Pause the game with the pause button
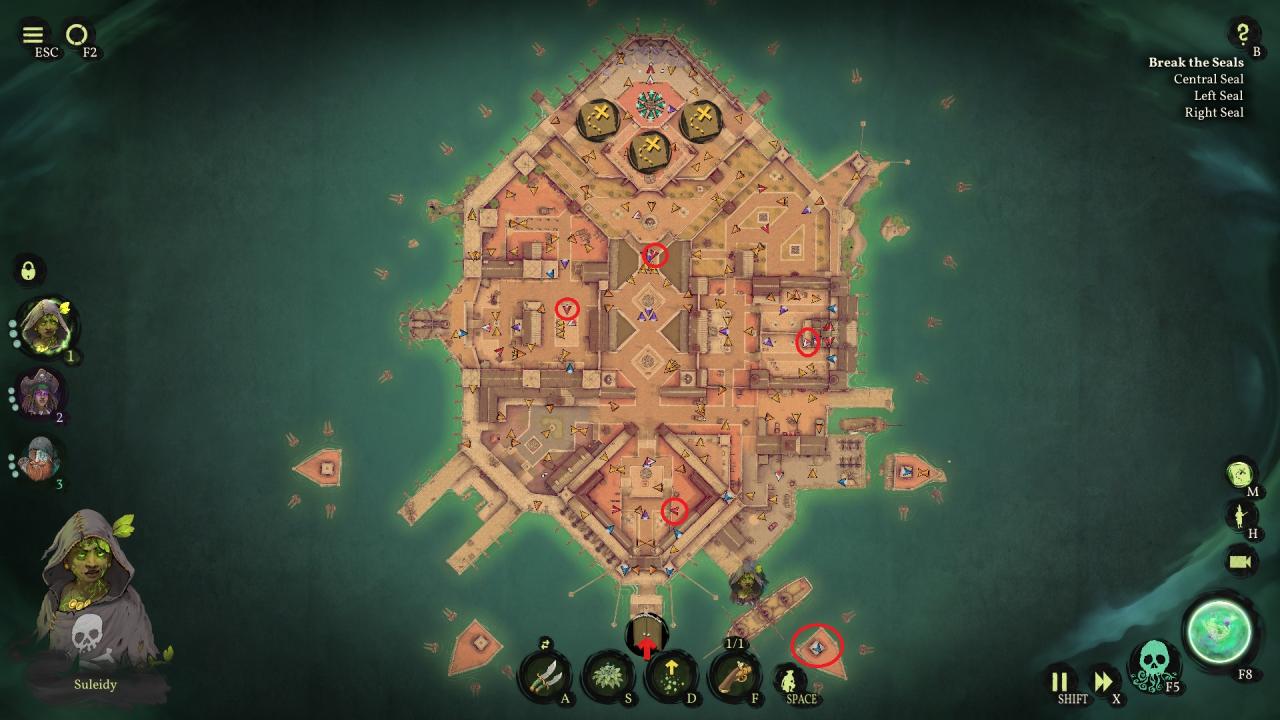The width and height of the screenshot is (1280, 720). (1060, 682)
